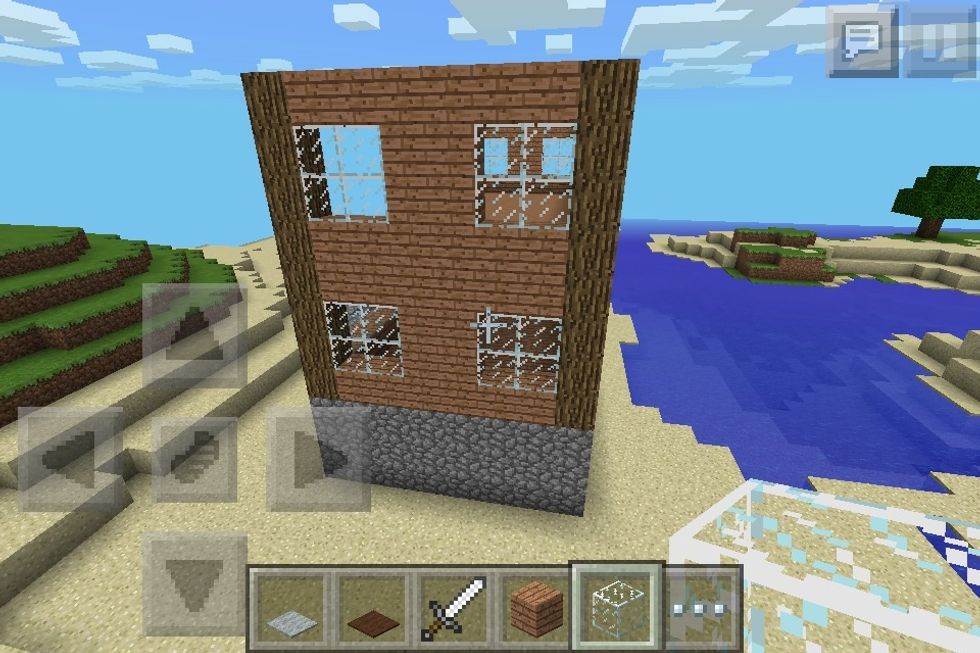This screenshot has height=653, width=980.
Task: Tap the center jump button on the D-pad
Action: 195,459
